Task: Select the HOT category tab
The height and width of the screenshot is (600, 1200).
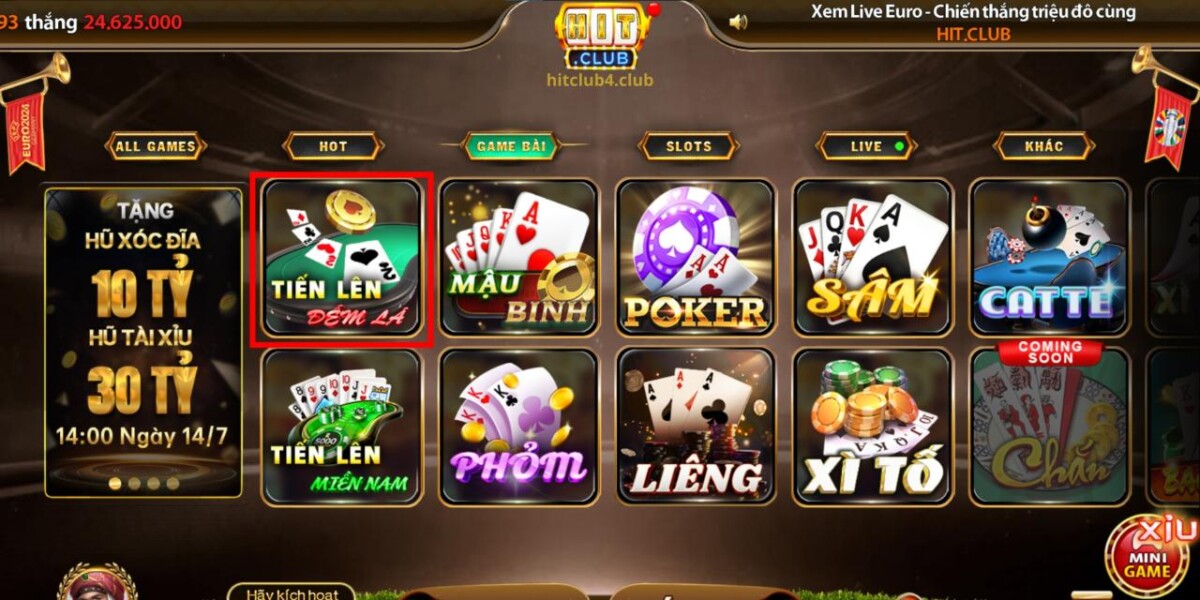Action: (x=333, y=146)
